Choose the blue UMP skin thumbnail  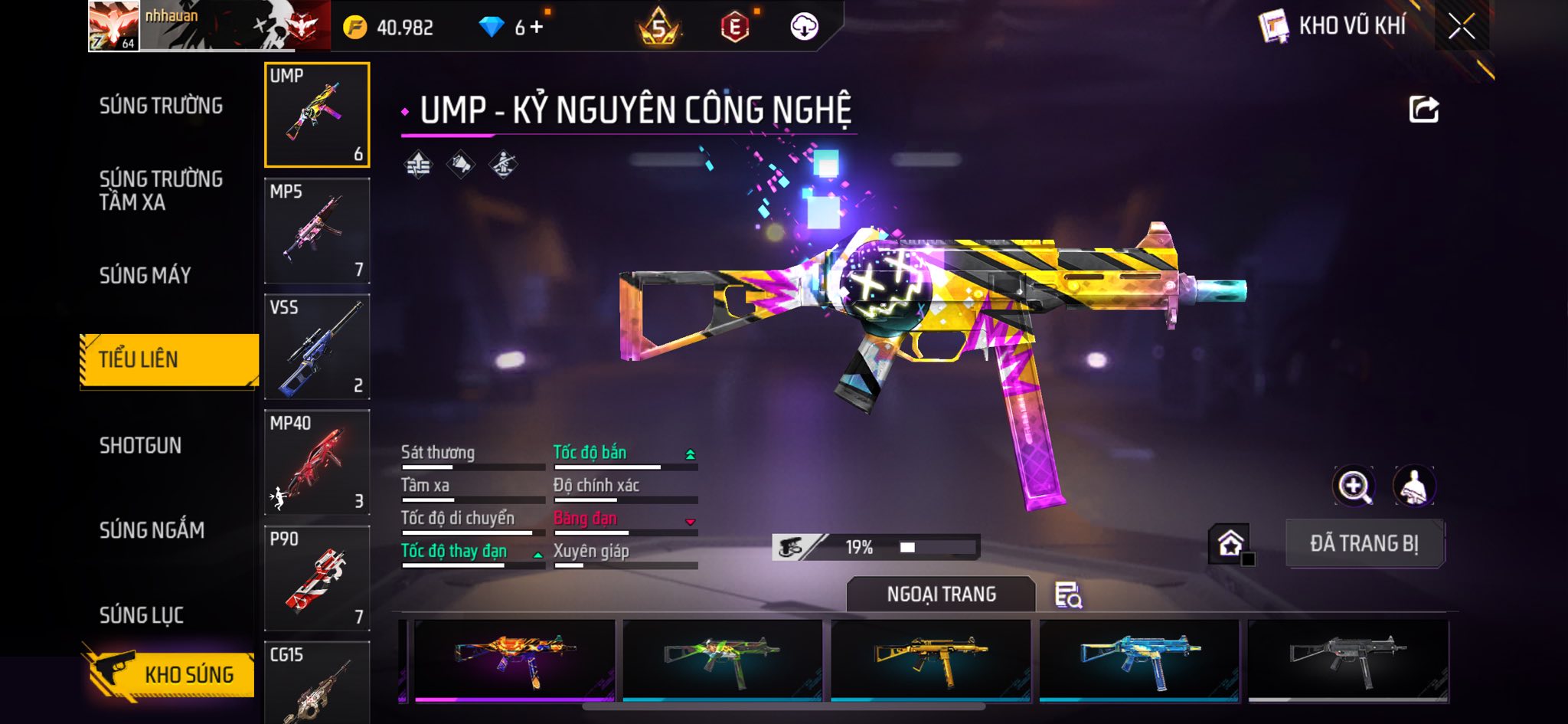1139,660
